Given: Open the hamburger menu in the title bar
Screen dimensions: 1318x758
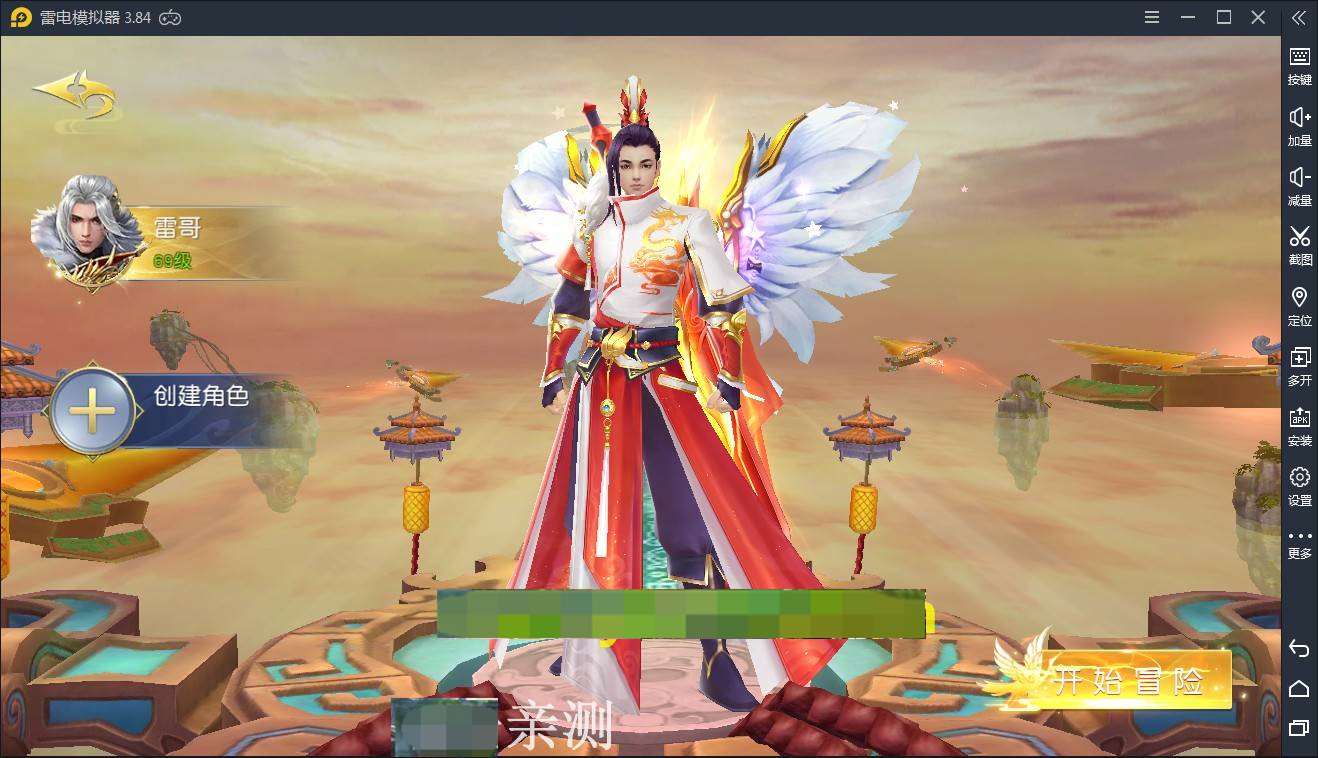Looking at the screenshot, I should click(x=1151, y=17).
